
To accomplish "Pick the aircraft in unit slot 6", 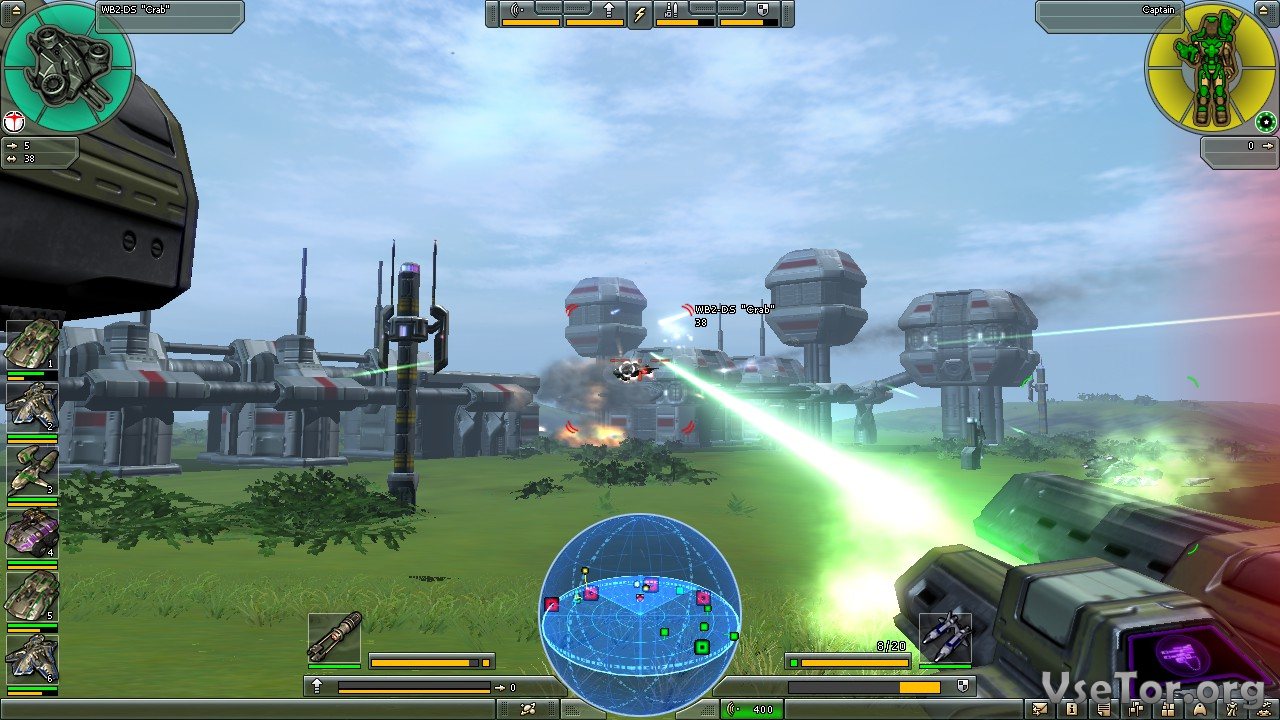I will pyautogui.click(x=31, y=660).
